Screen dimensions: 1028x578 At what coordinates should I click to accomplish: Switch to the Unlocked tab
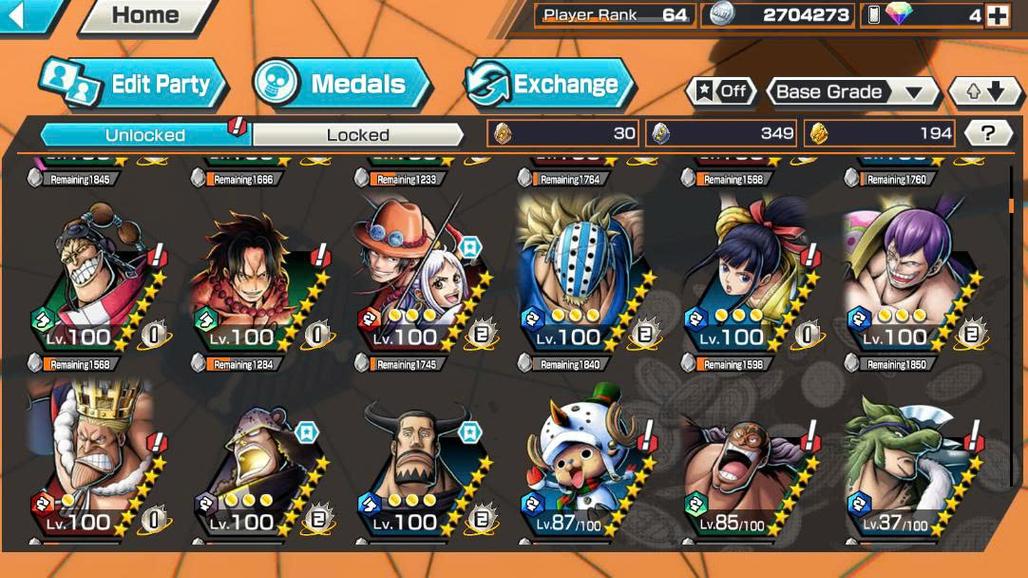pos(145,134)
